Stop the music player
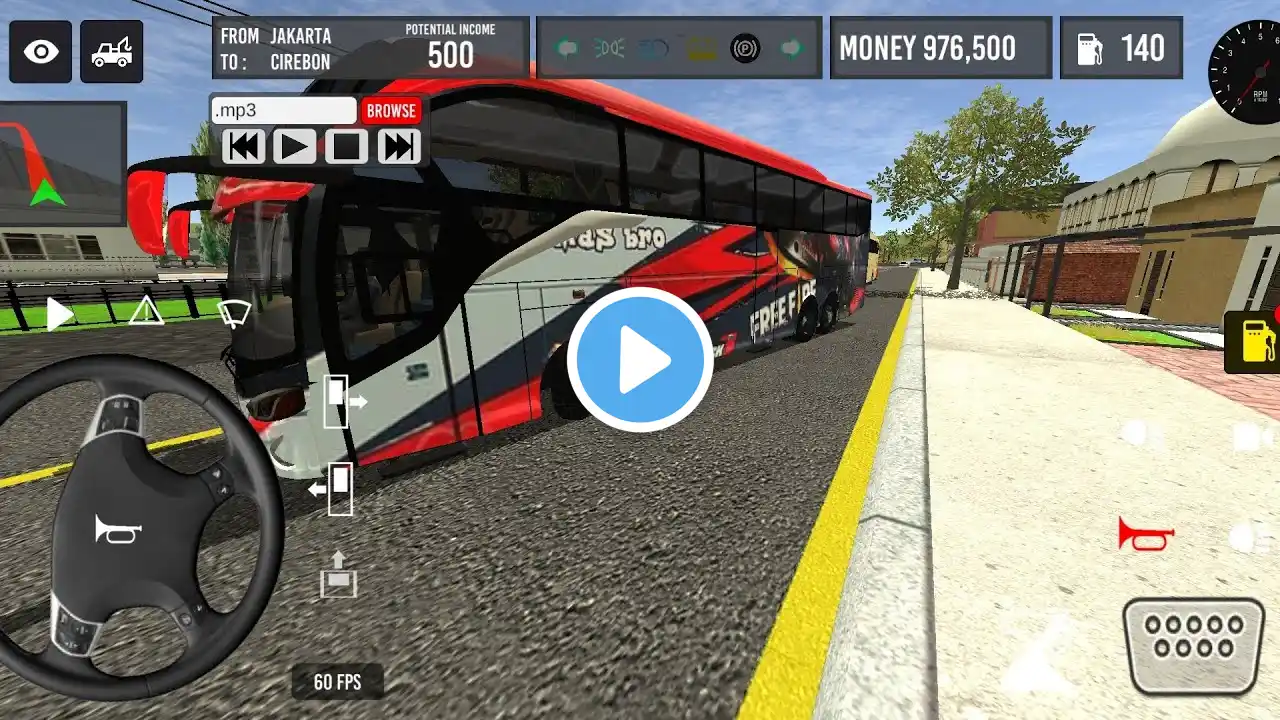 346,147
